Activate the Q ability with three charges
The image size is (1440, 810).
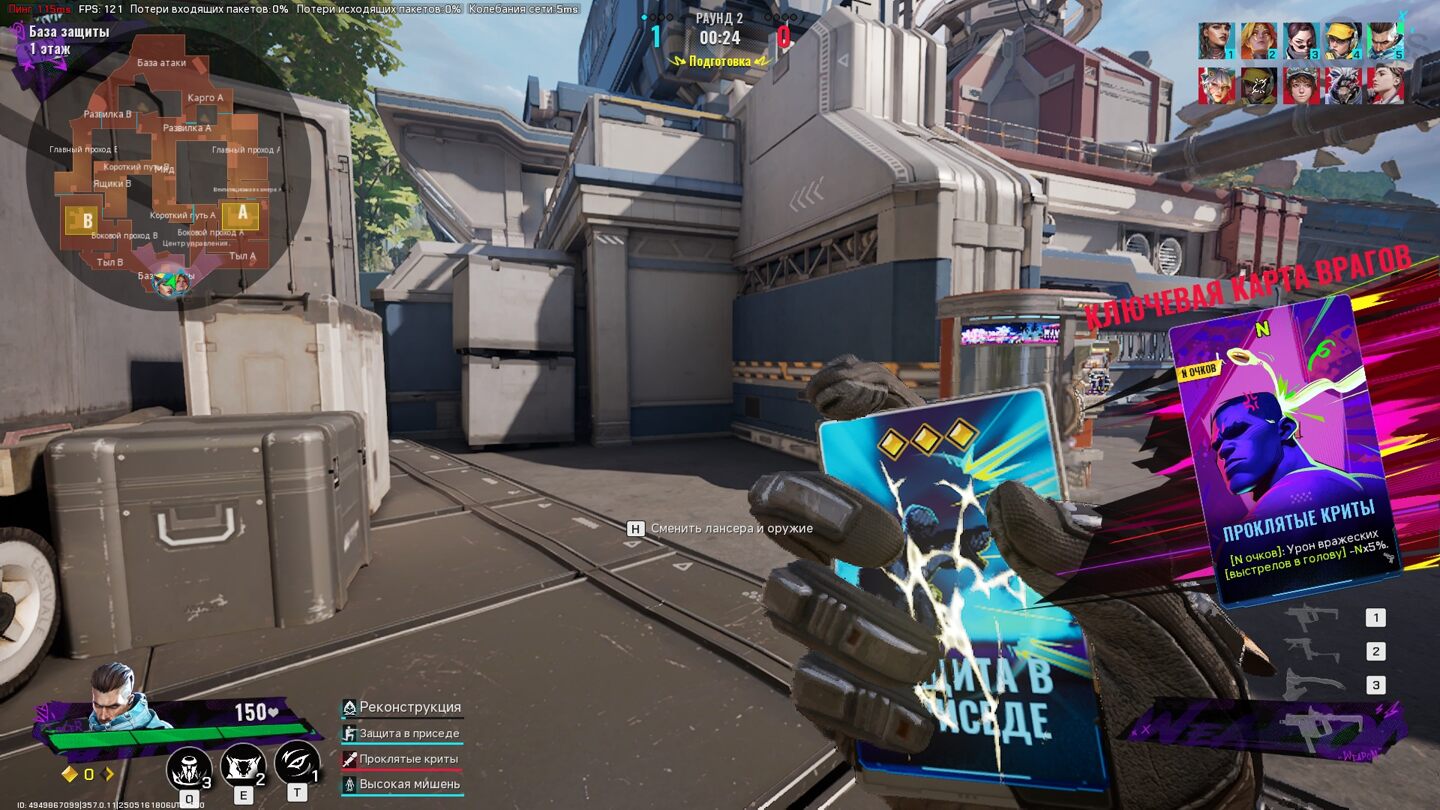coord(189,769)
